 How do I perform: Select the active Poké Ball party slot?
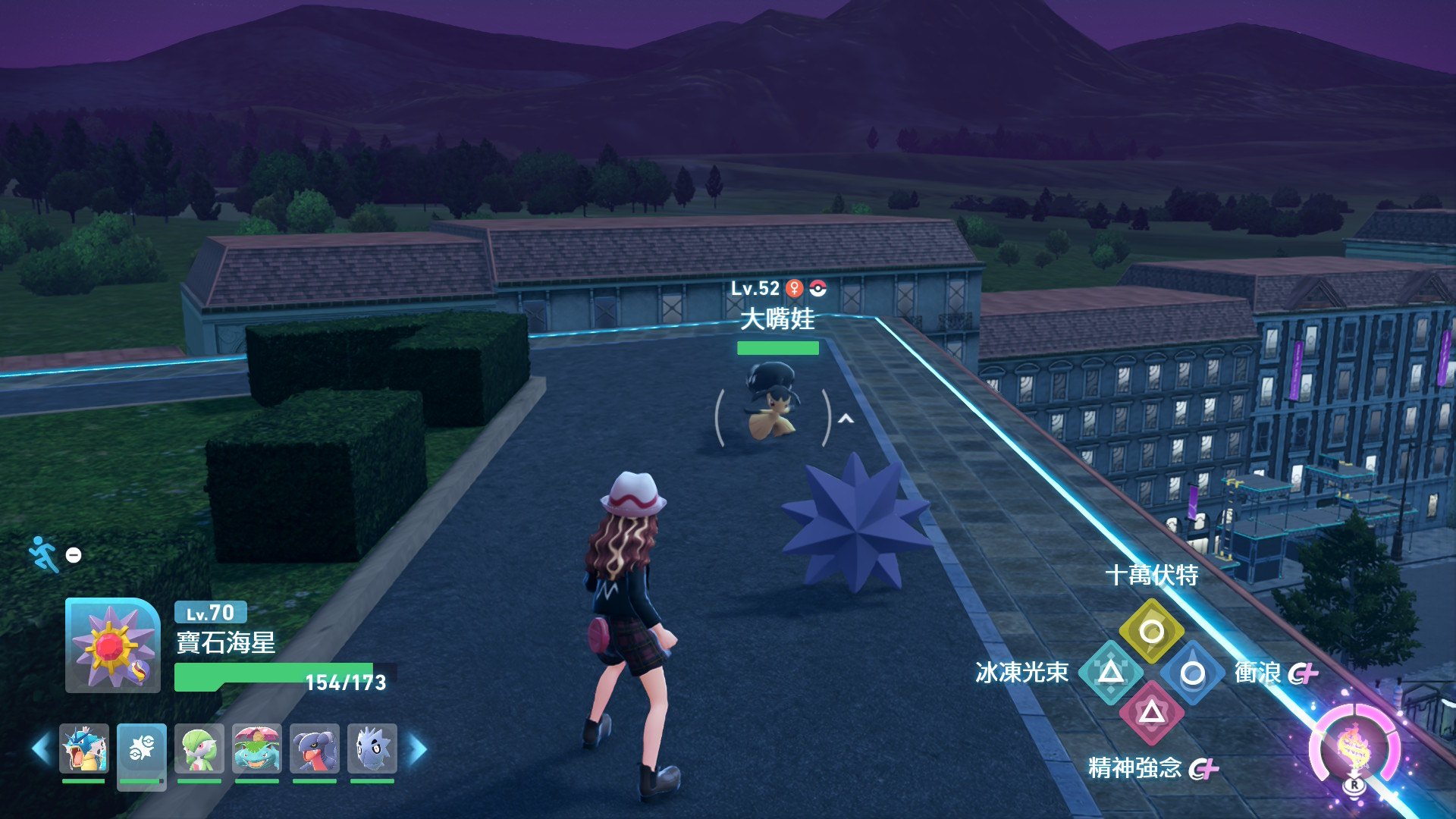[142, 748]
